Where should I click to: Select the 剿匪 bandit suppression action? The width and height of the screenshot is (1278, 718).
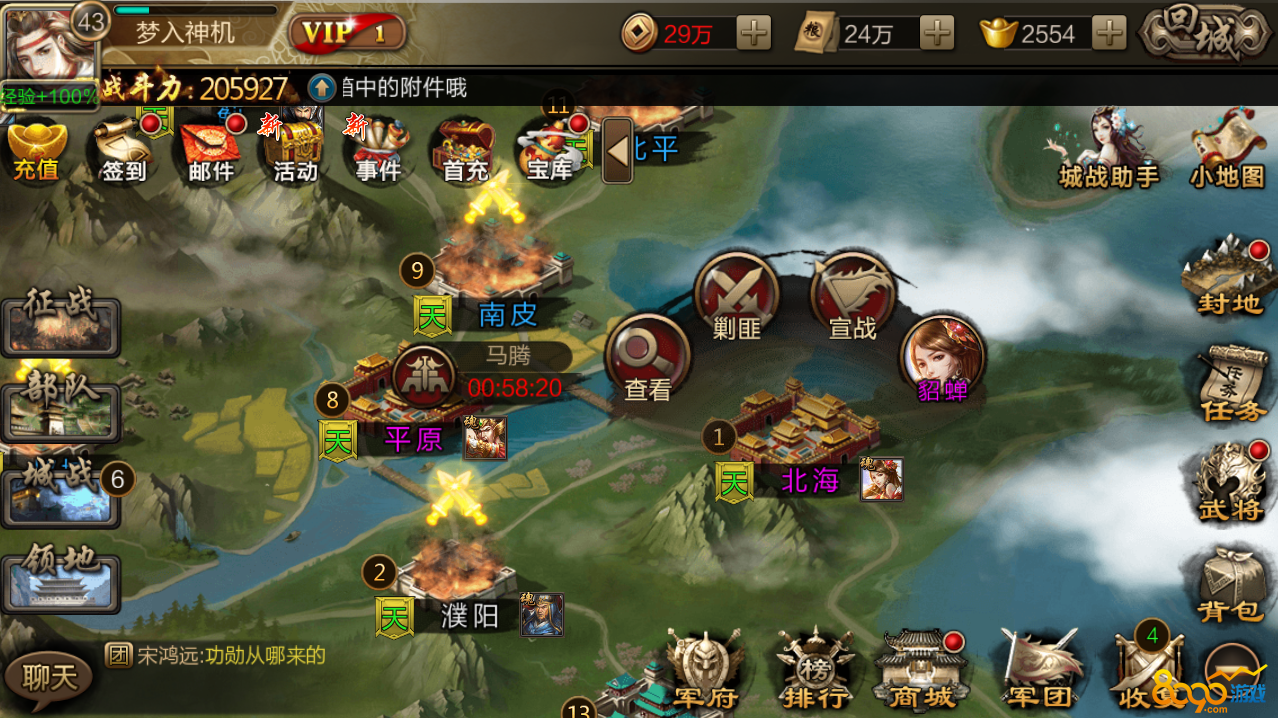[738, 297]
